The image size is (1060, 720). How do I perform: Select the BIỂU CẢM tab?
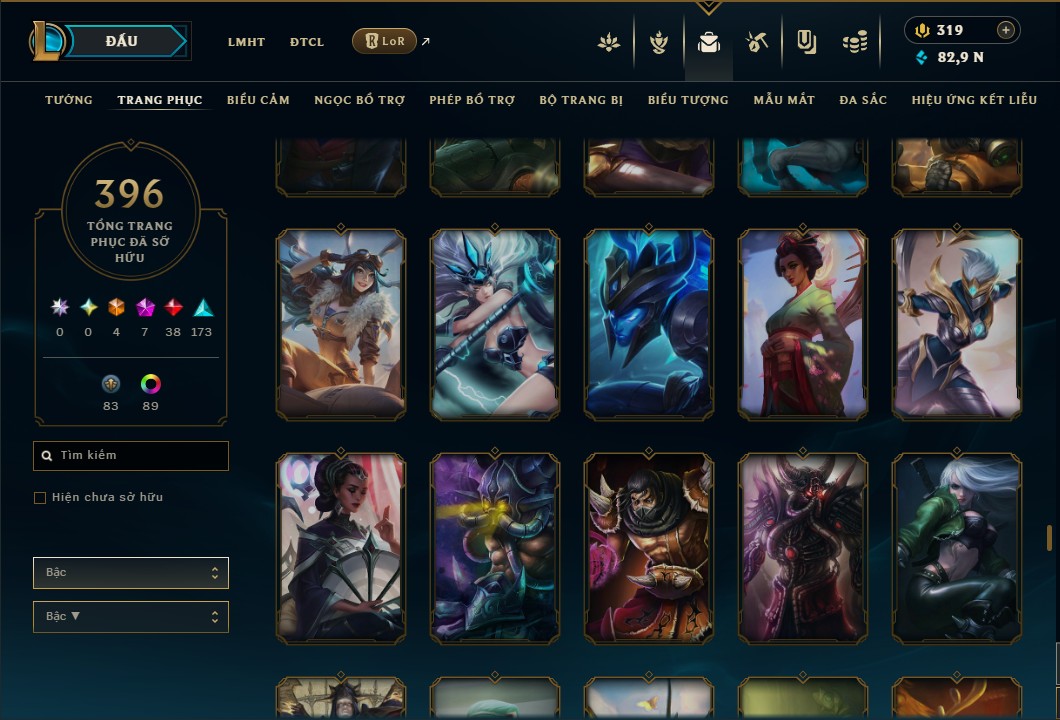[x=258, y=100]
